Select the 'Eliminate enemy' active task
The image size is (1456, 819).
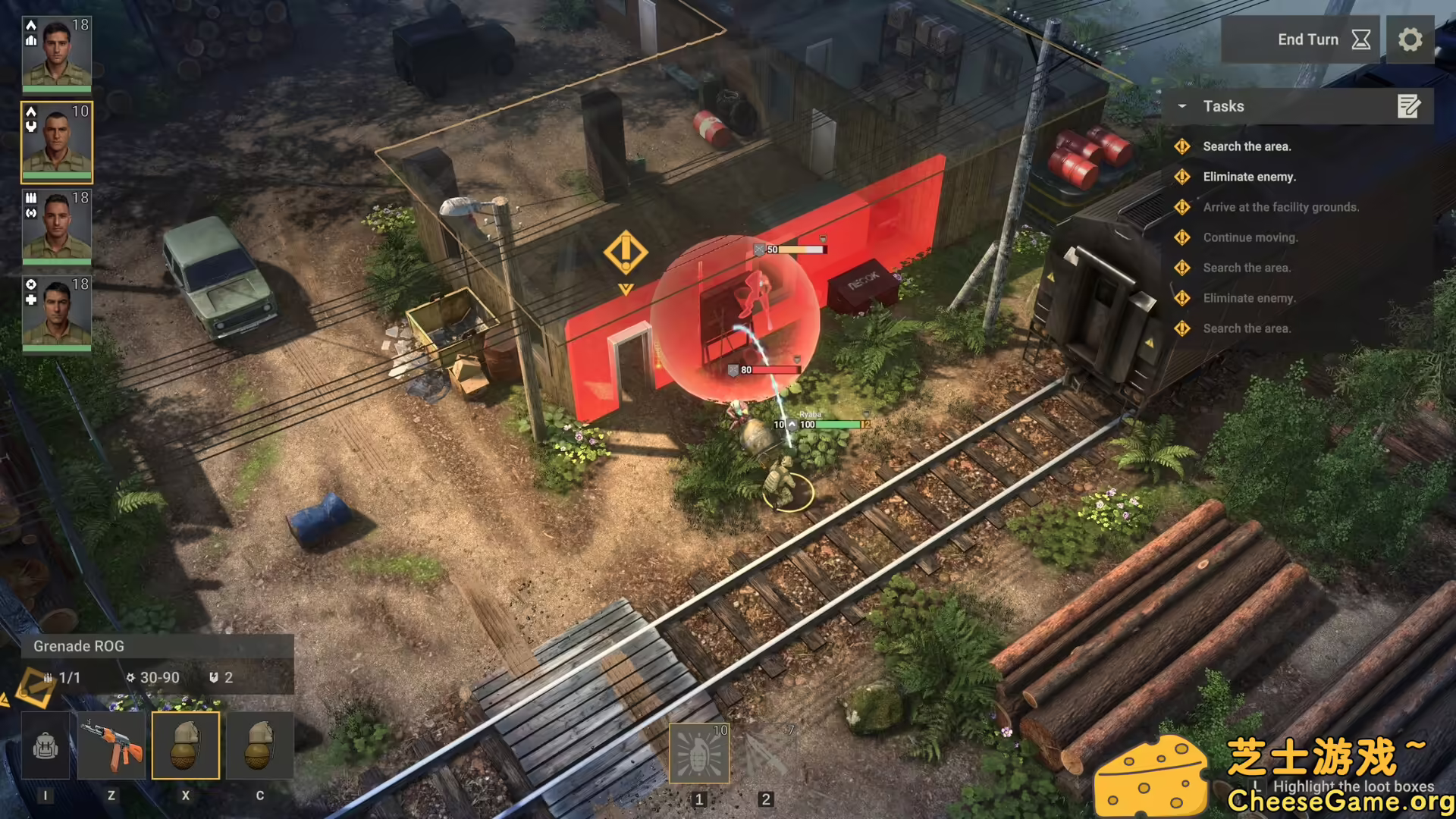1247,176
